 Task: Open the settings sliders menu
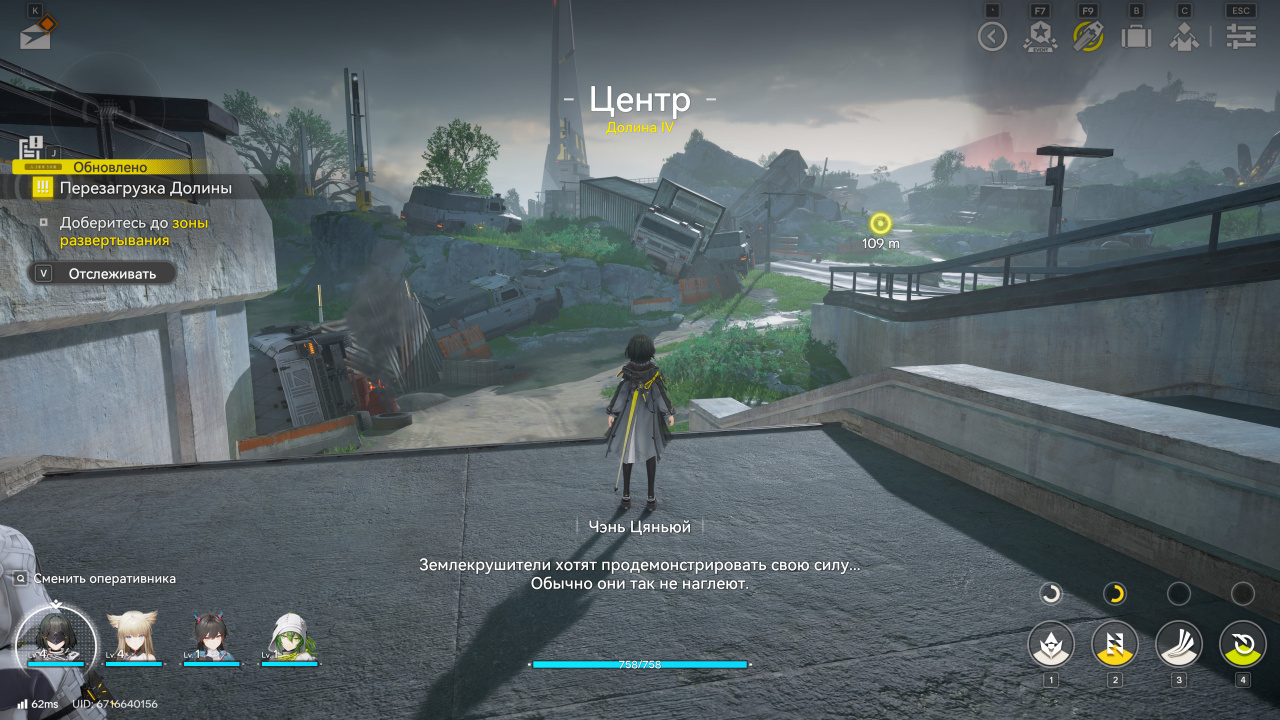pos(1241,37)
